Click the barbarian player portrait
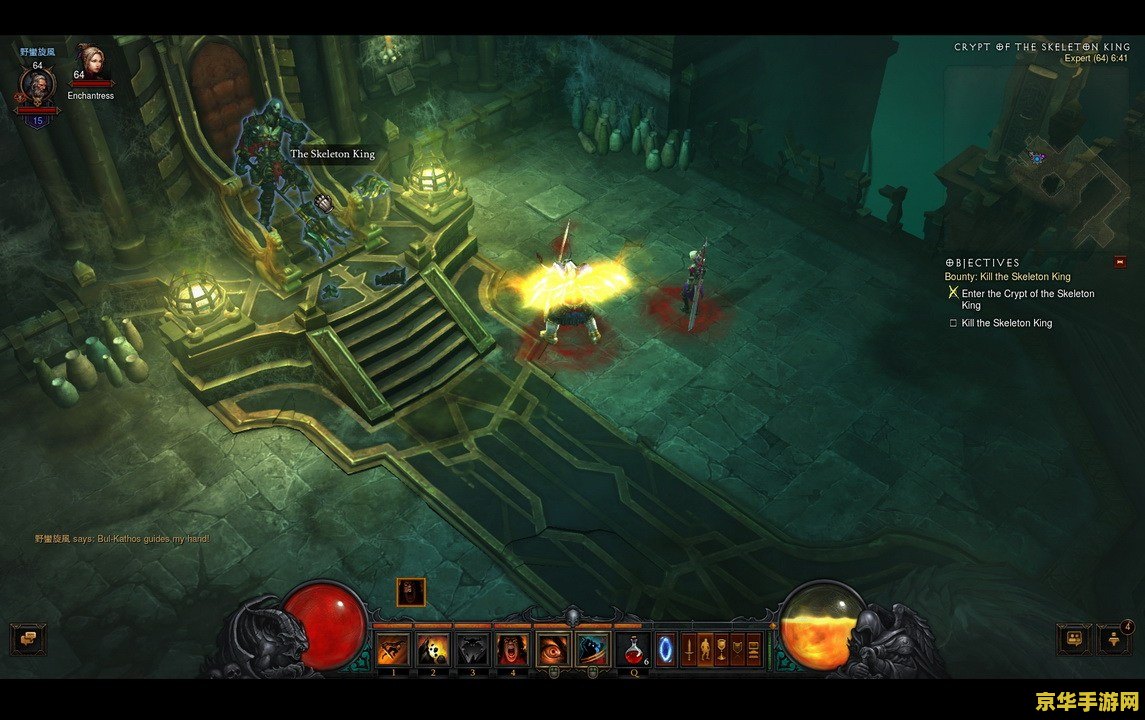 click(37, 85)
